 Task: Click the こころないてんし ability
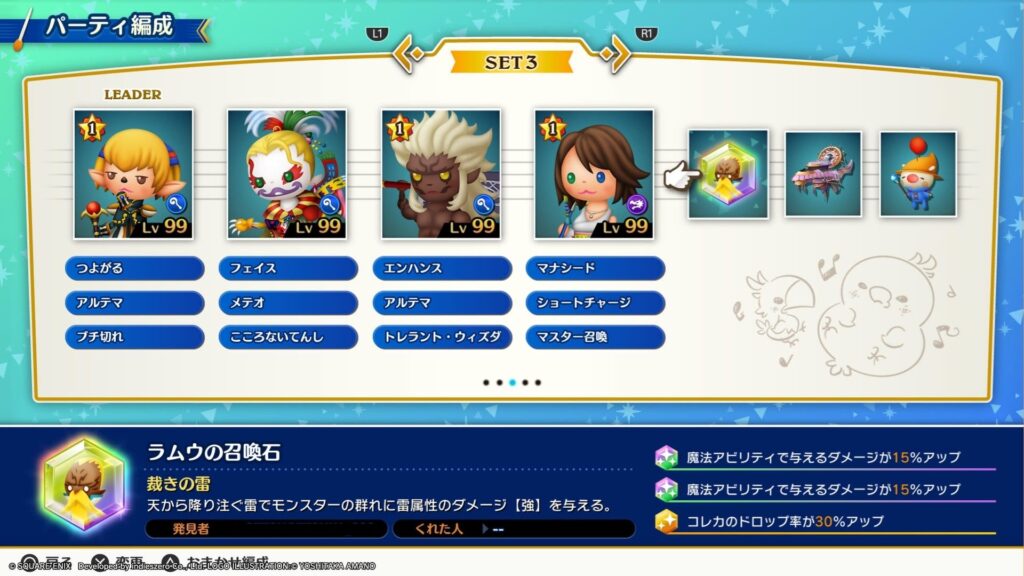[x=288, y=336]
